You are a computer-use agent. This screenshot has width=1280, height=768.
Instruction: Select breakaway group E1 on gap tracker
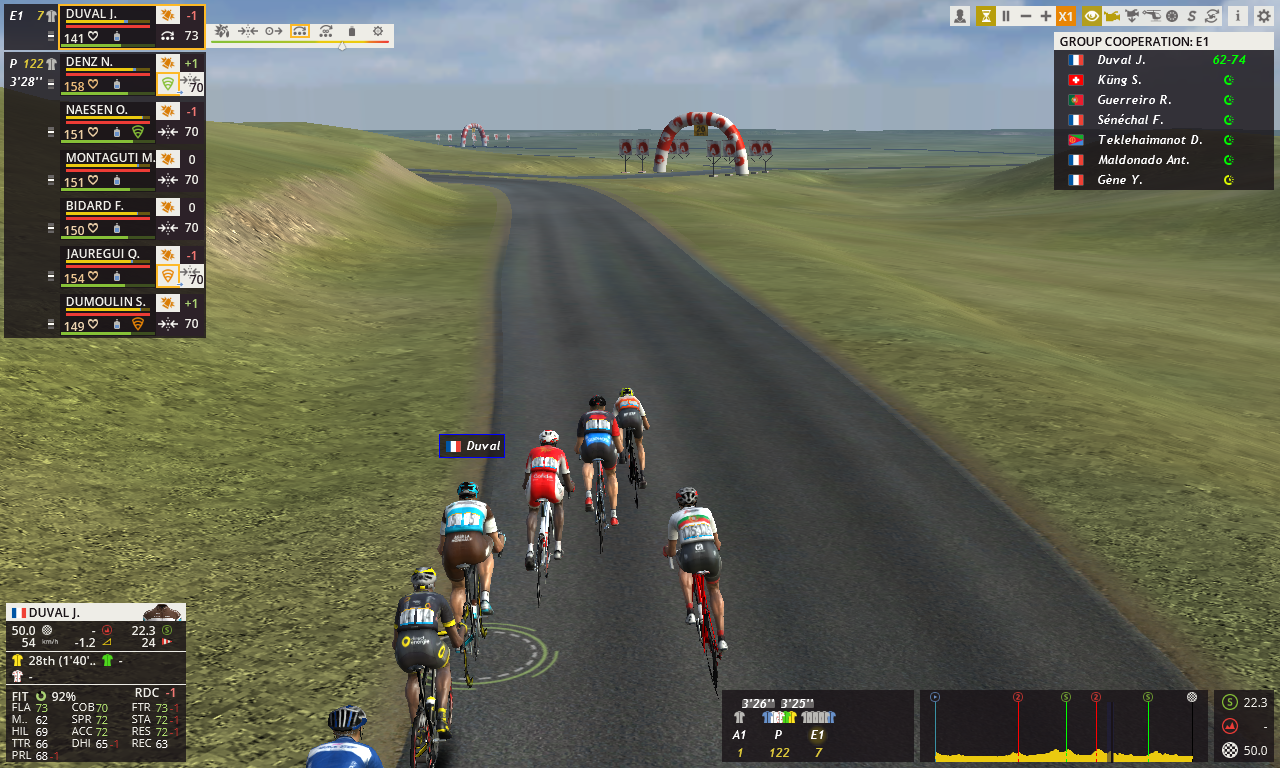tap(817, 717)
